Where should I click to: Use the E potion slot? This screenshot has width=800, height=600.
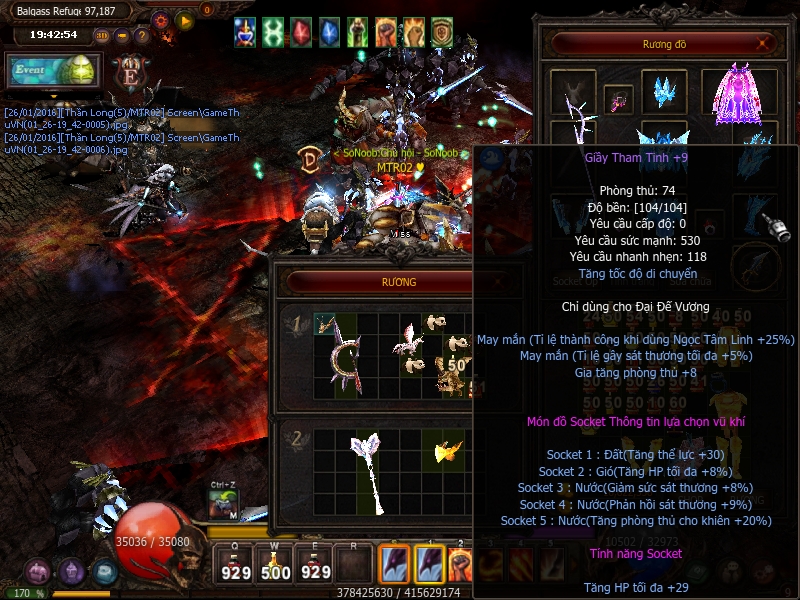(x=315, y=567)
